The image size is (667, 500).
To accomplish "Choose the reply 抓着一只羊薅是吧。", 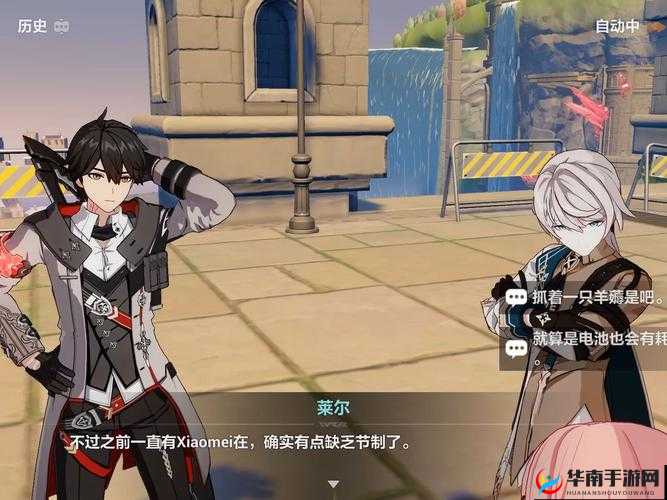I will [x=586, y=297].
